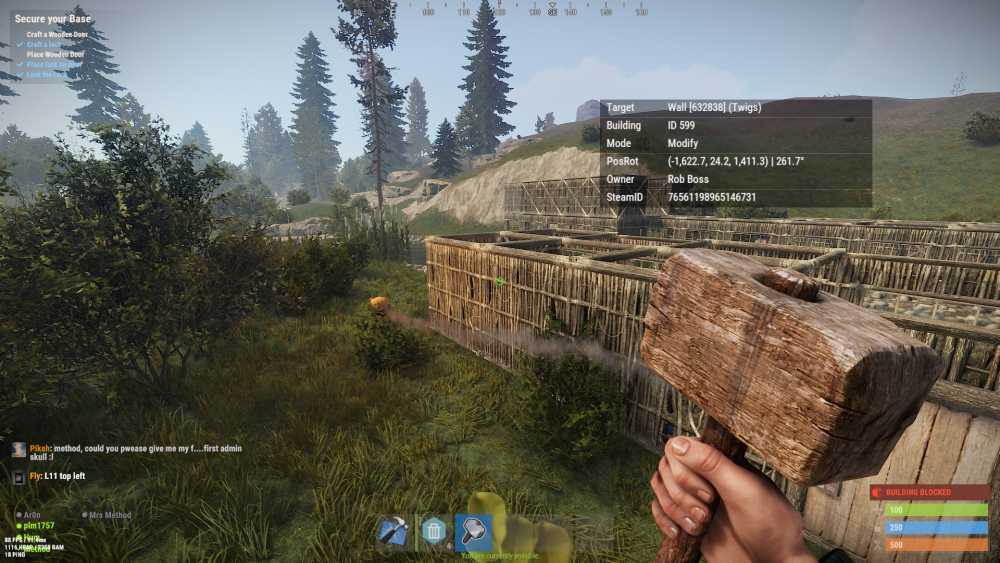Select Mrs Method in the team list
1000x563 pixels.
click(x=109, y=515)
